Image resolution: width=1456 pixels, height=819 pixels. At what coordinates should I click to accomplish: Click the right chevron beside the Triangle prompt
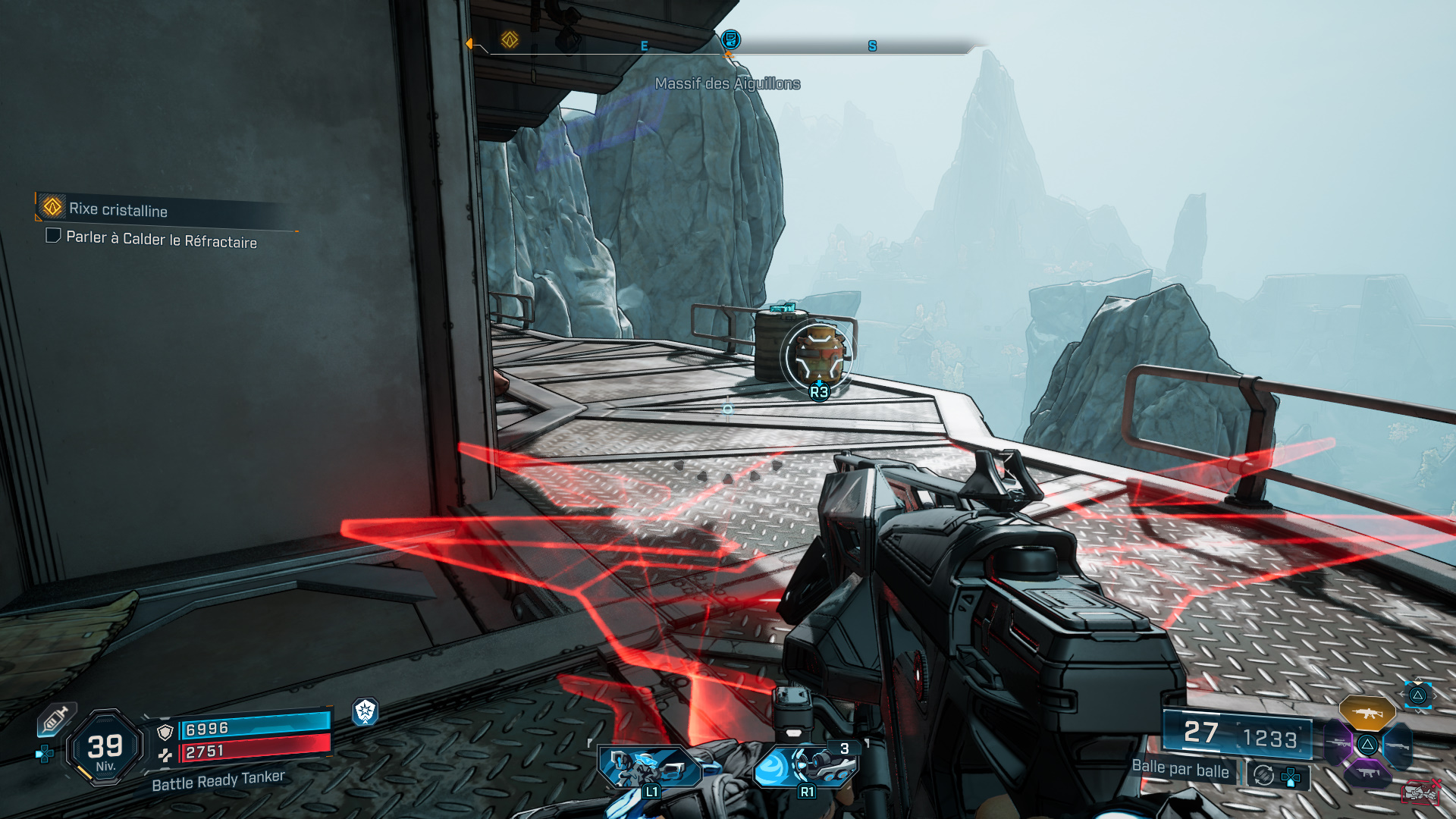pyautogui.click(x=1436, y=696)
